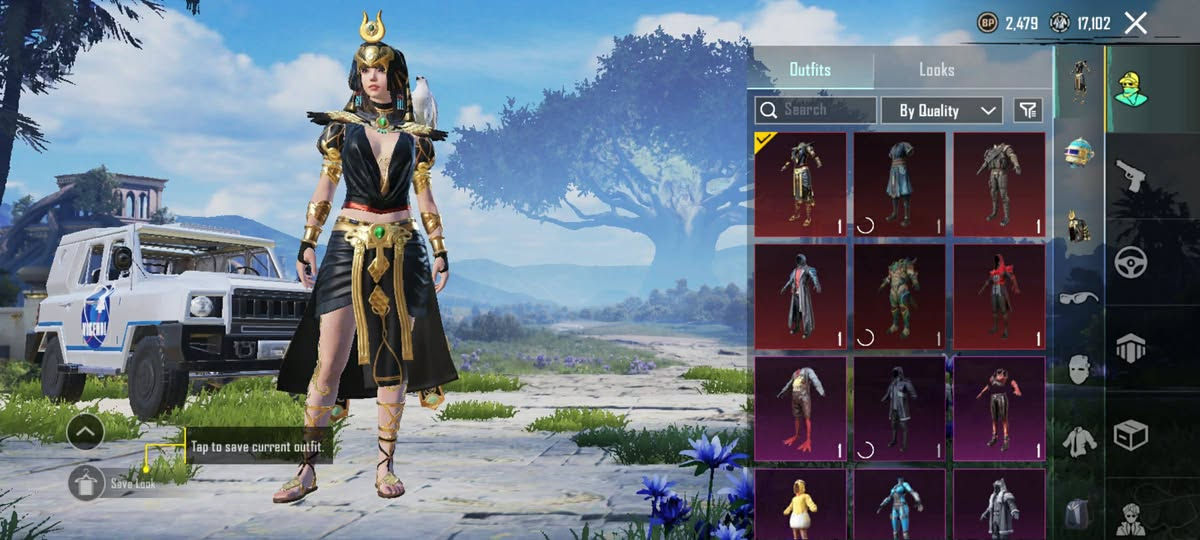Viewport: 1200px width, 540px height.
Task: Switch to the Looks tab
Action: 936,70
